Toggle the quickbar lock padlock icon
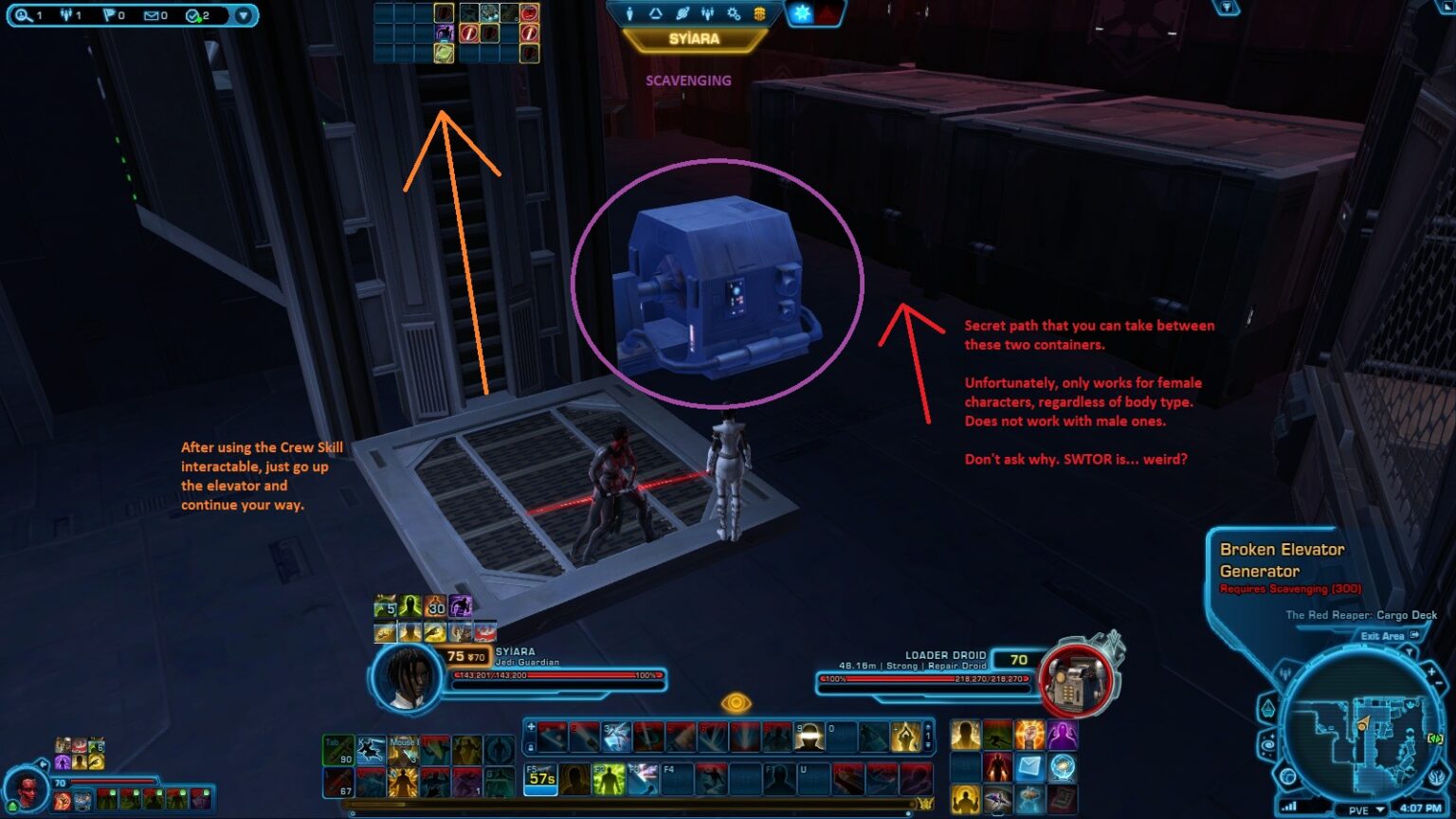Viewport: 1456px width, 819px height. tap(530, 747)
